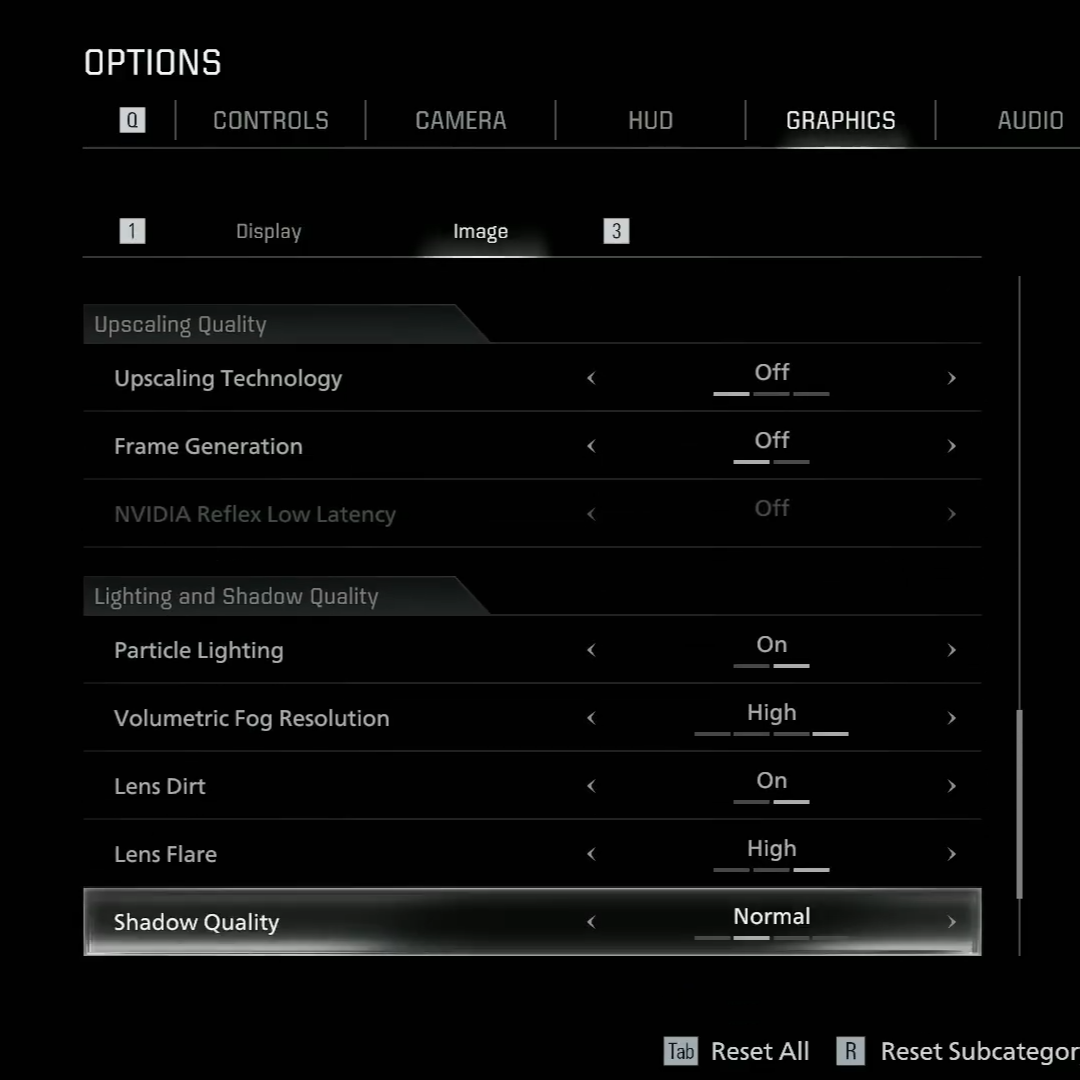Screen dimensions: 1080x1080
Task: Raise Volumetric Fog Resolution with right arrow
Action: click(951, 718)
